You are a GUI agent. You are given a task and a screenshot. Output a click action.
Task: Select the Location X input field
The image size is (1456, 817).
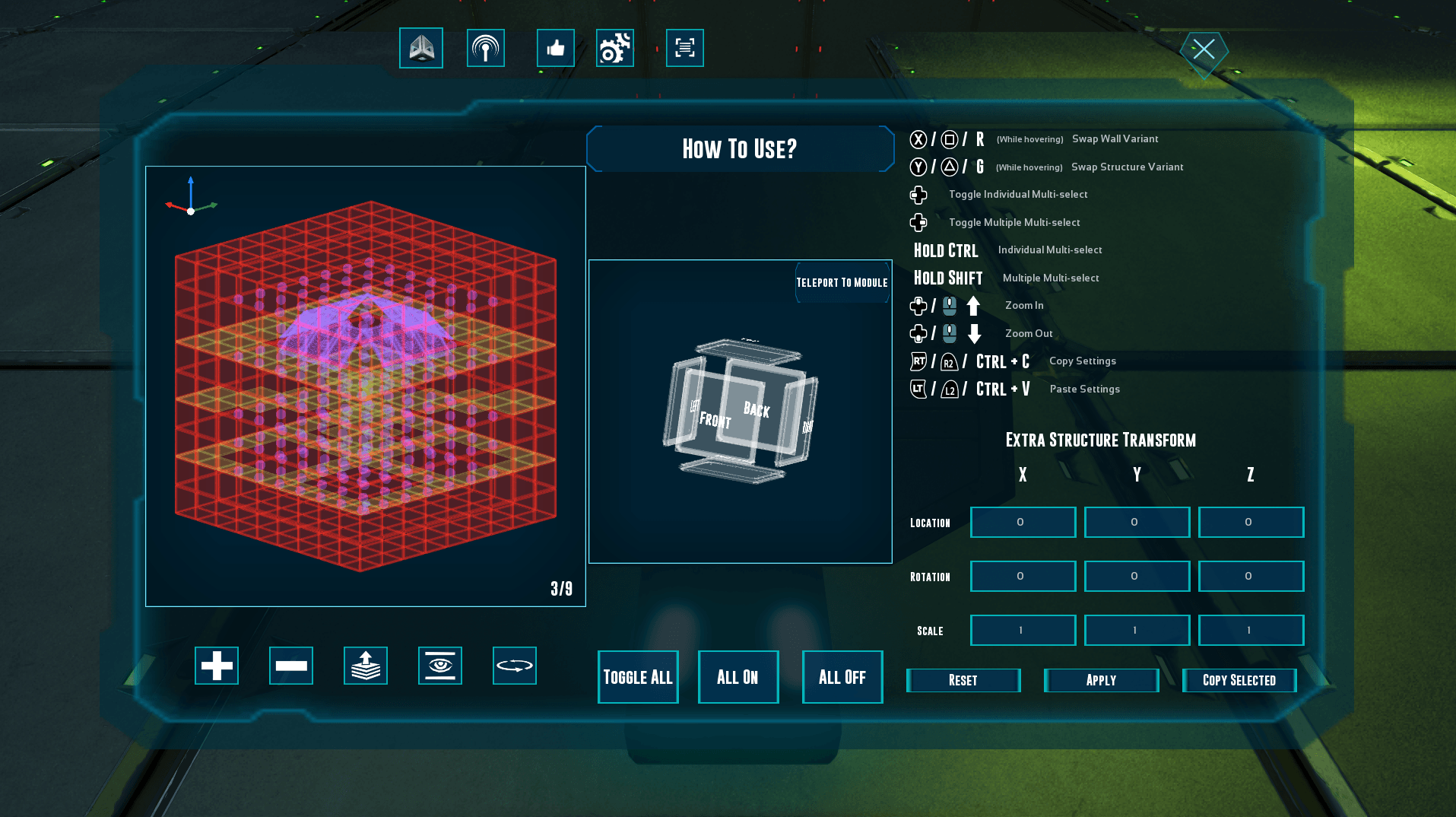point(1023,523)
